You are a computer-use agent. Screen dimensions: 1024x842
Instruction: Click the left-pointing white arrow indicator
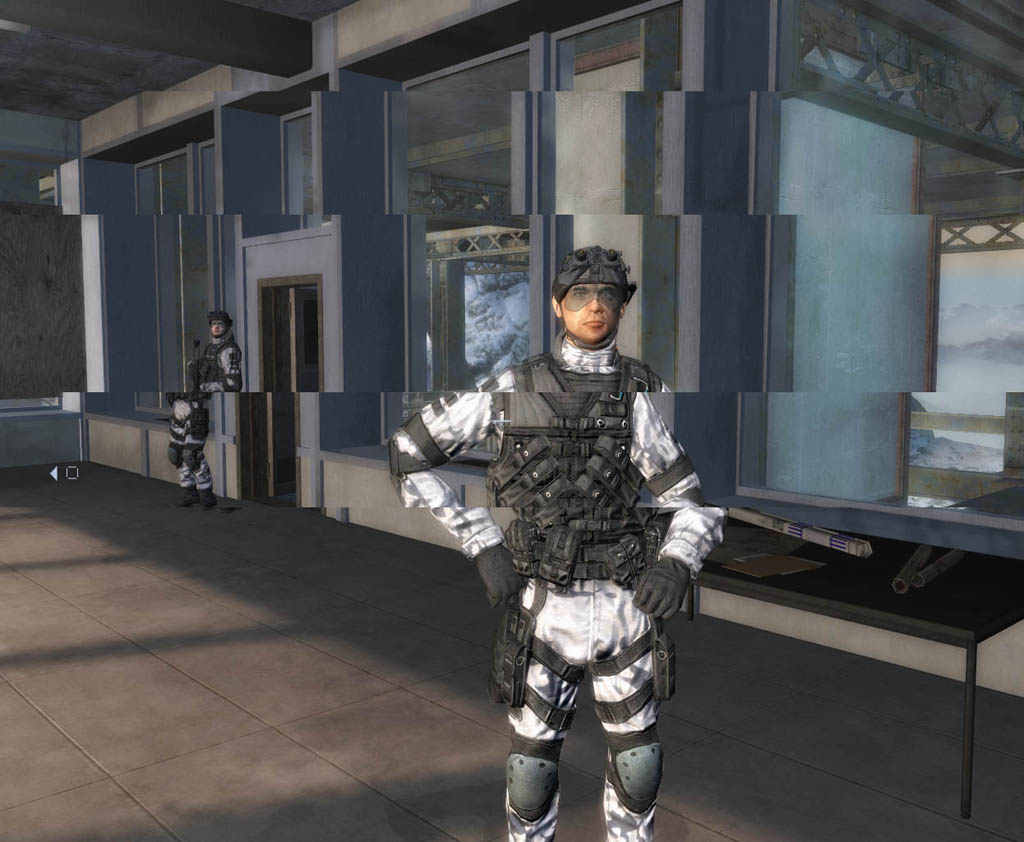pyautogui.click(x=54, y=473)
